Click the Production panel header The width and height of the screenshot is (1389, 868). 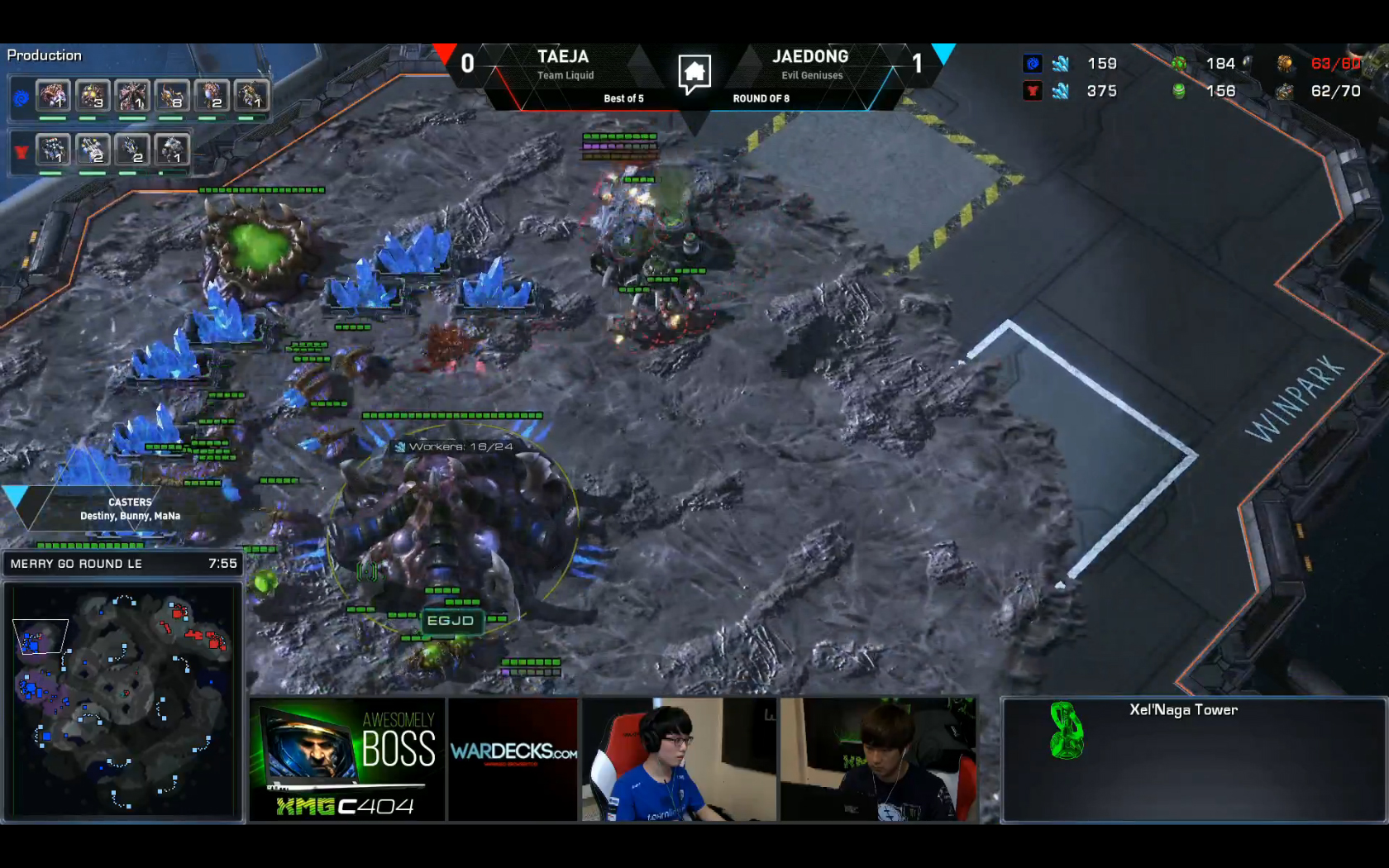pyautogui.click(x=45, y=55)
